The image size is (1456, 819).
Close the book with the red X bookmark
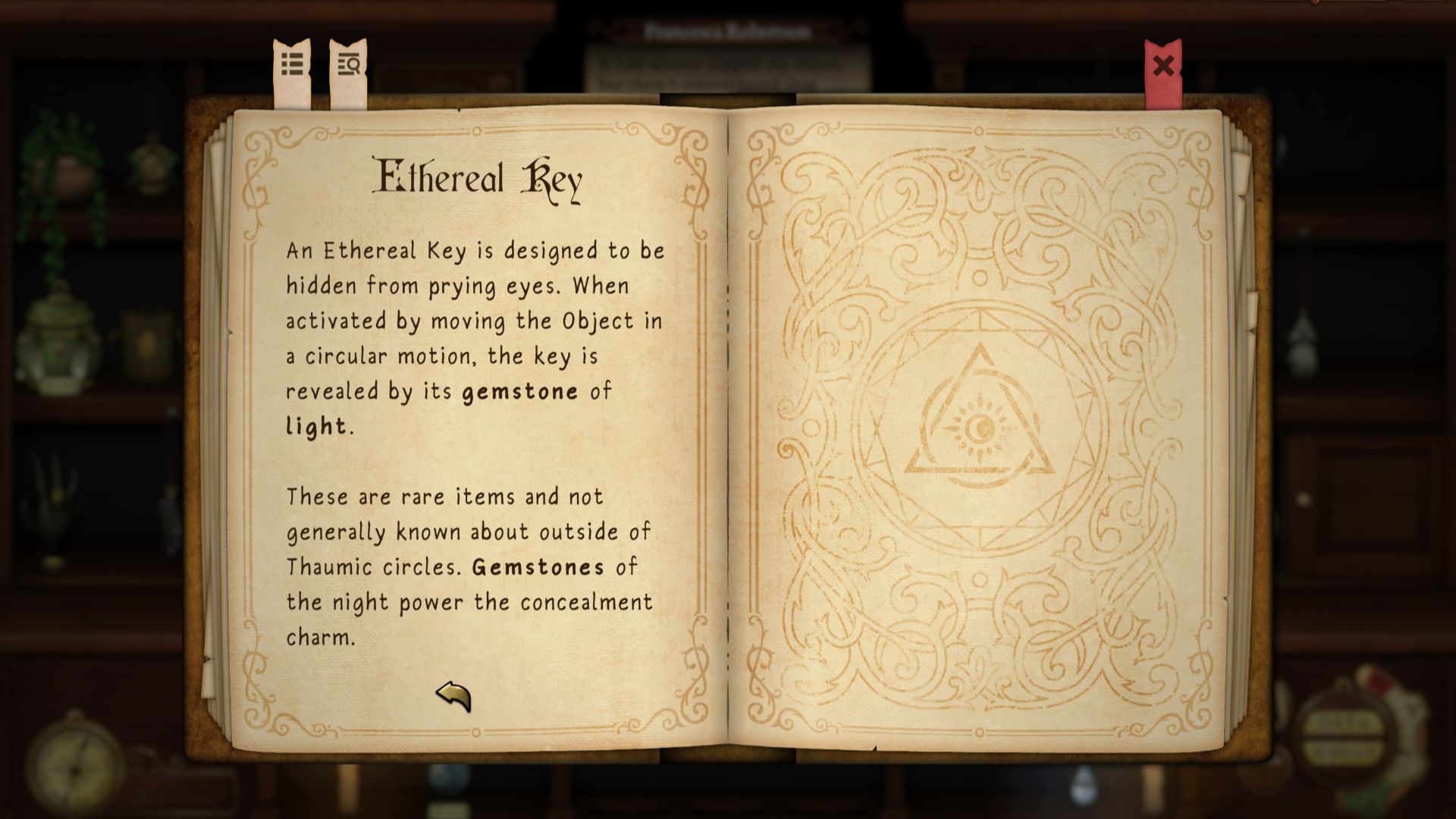1163,67
